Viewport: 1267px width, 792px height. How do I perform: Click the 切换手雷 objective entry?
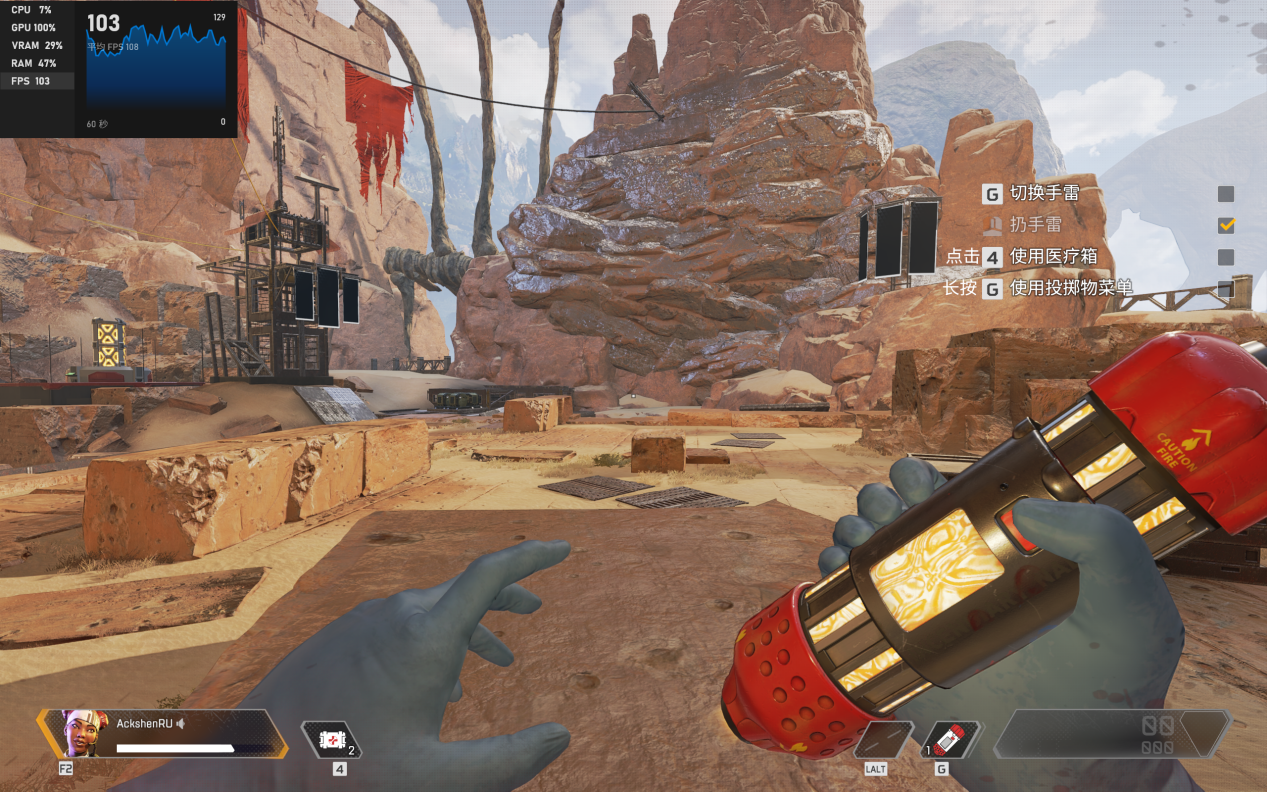point(1044,194)
